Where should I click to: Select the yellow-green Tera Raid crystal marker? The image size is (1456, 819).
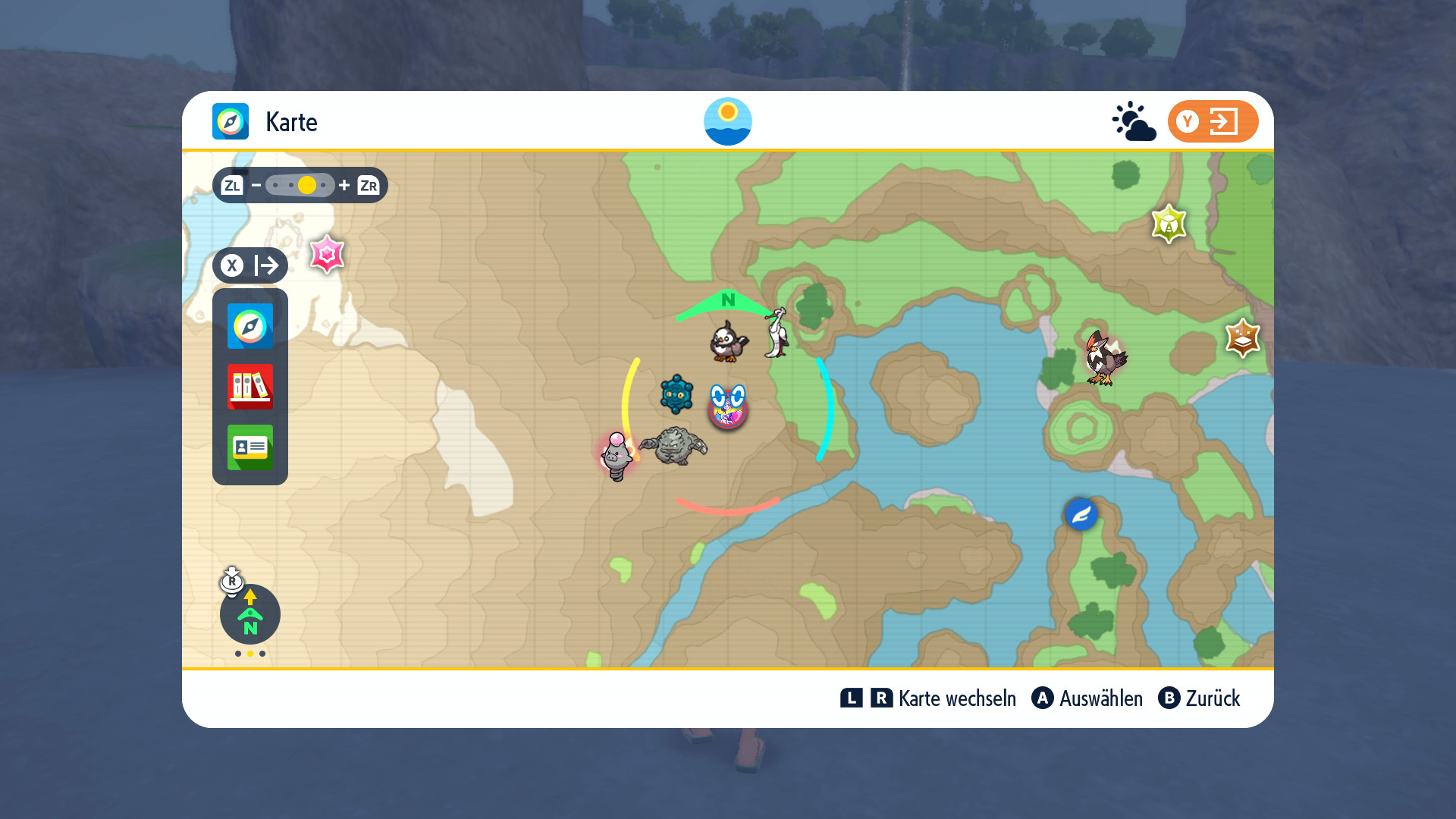tap(1169, 224)
